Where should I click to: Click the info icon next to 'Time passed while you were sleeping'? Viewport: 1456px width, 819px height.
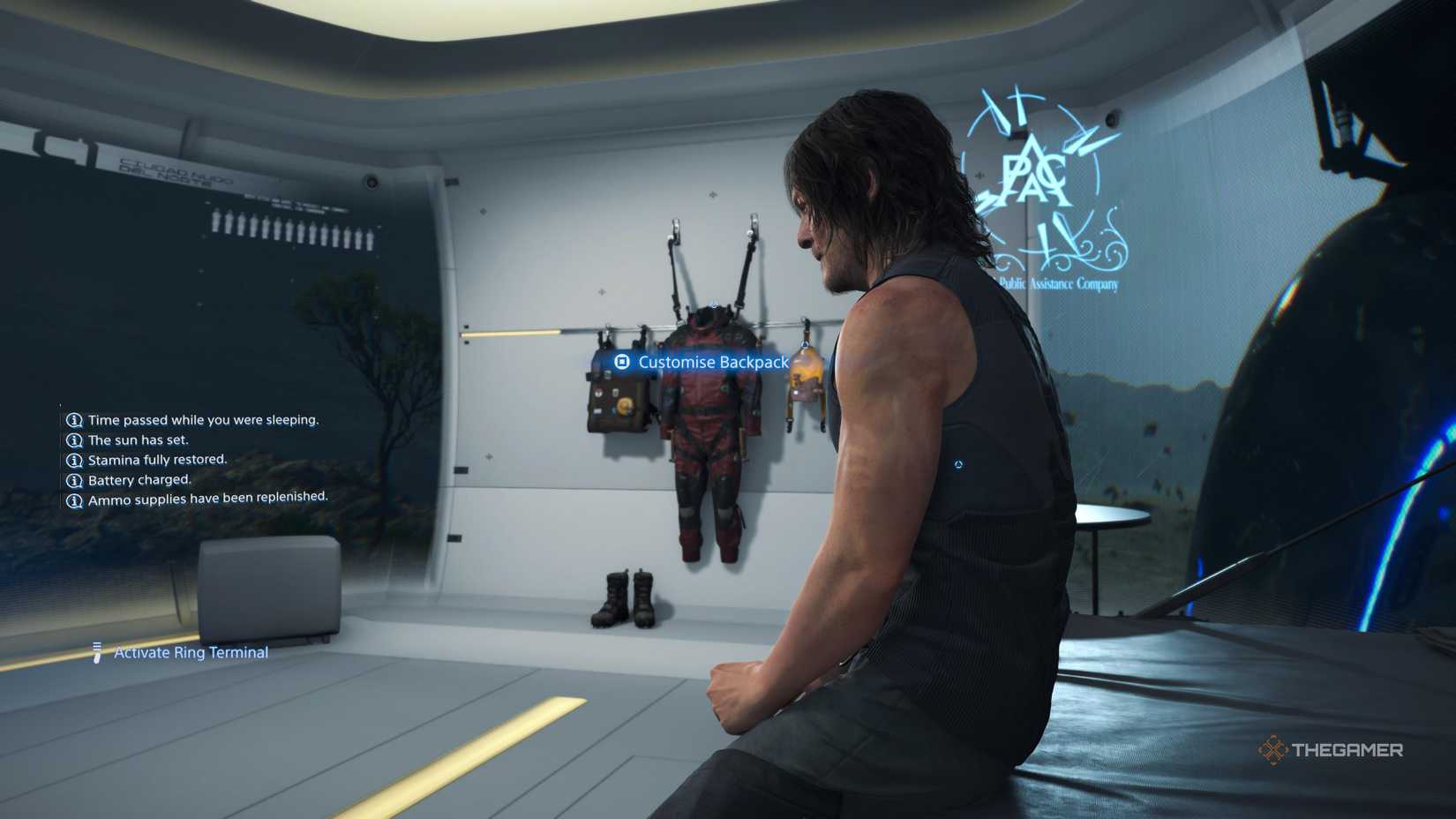(x=73, y=420)
